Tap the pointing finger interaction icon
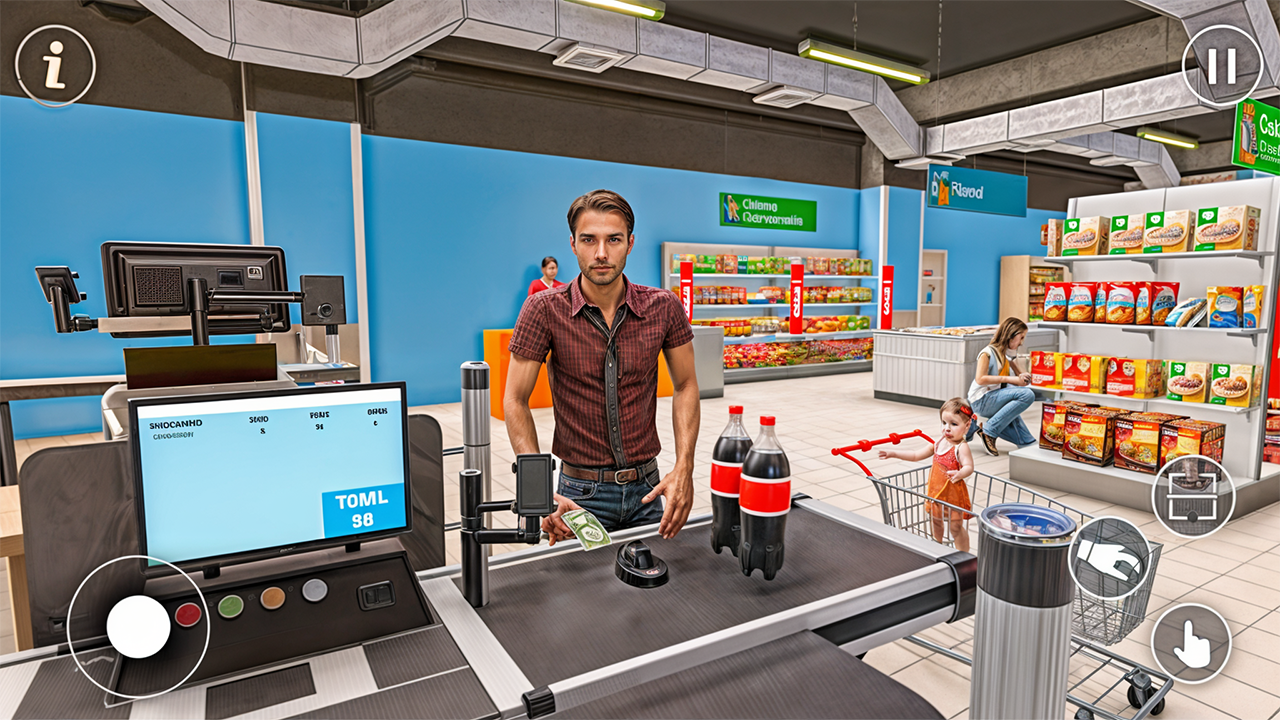This screenshot has width=1280, height=720. click(x=1192, y=642)
